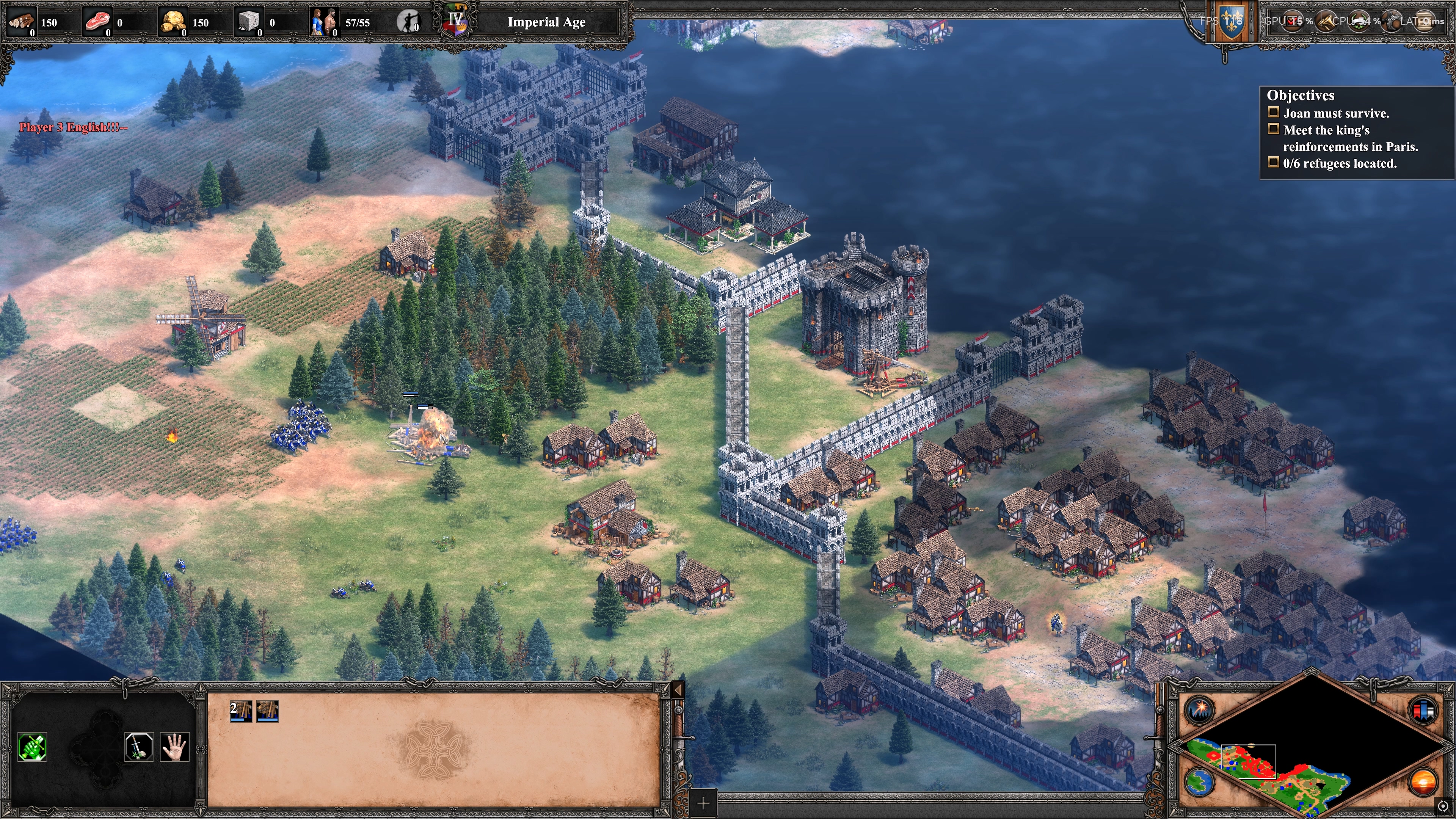The height and width of the screenshot is (819, 1456).
Task: Click the open hand stop command
Action: 174,747
